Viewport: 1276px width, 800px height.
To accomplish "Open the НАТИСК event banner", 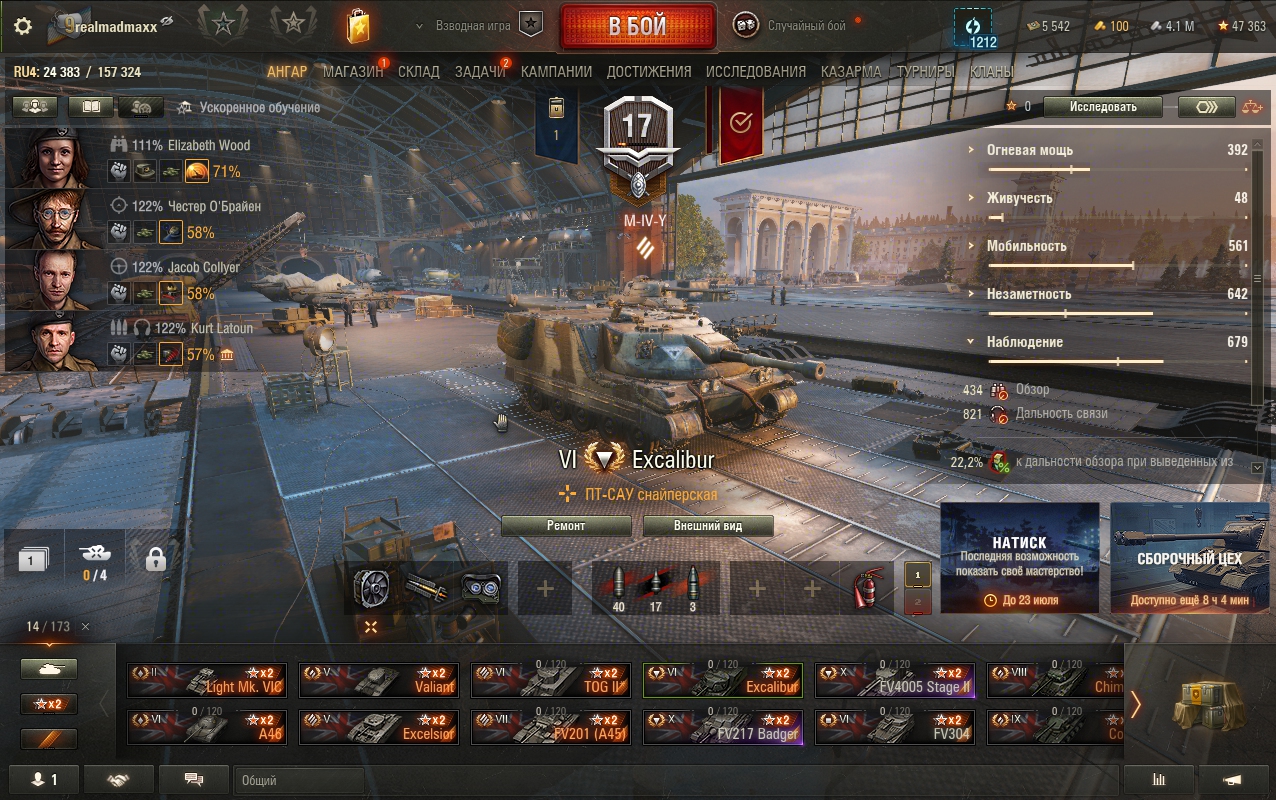I will [x=1019, y=557].
